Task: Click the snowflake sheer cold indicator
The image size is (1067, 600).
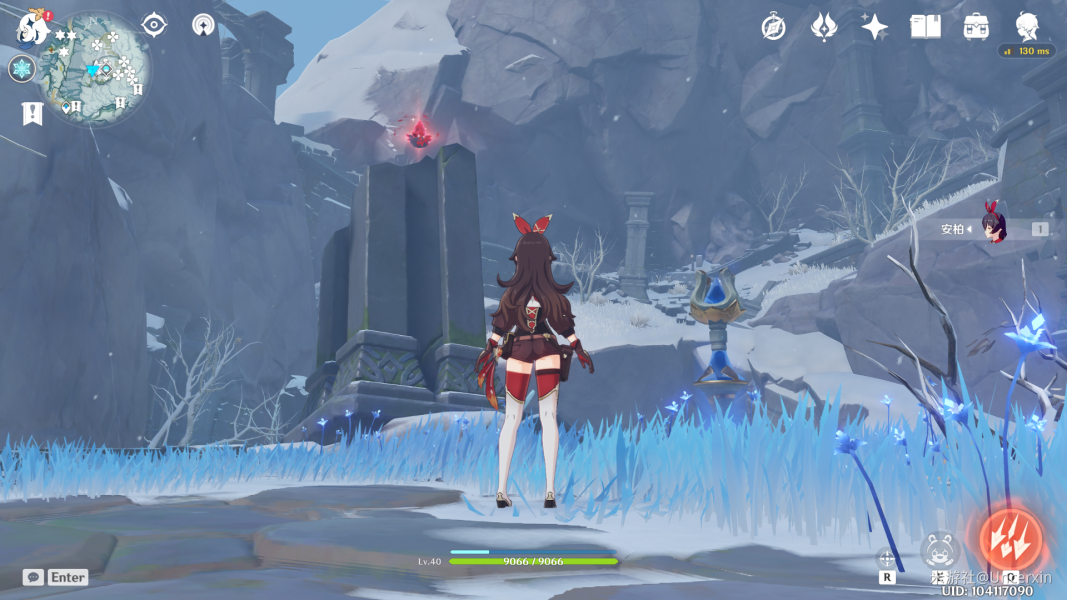Action: [x=22, y=69]
